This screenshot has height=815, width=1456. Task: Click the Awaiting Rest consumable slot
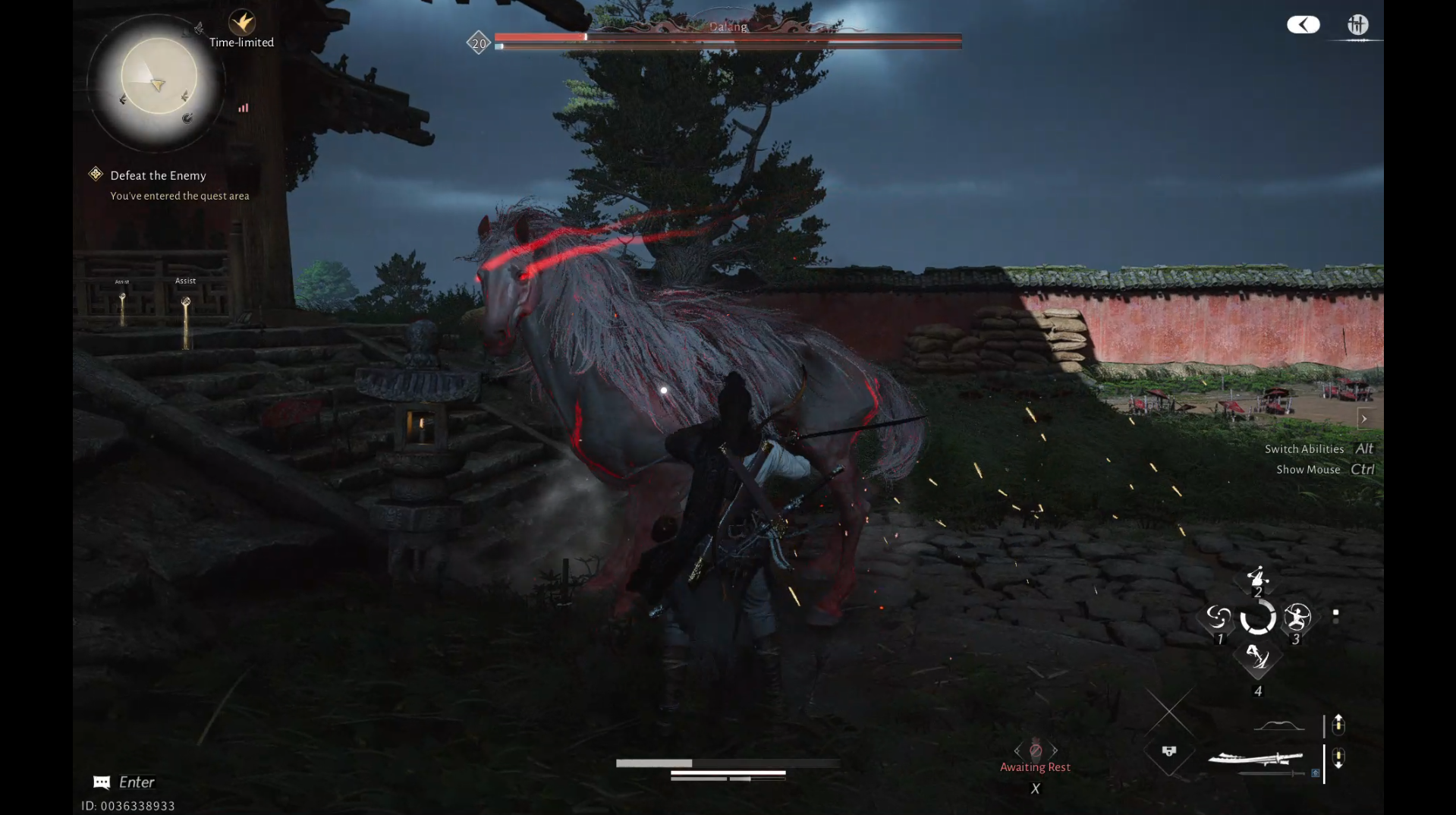(x=1035, y=750)
